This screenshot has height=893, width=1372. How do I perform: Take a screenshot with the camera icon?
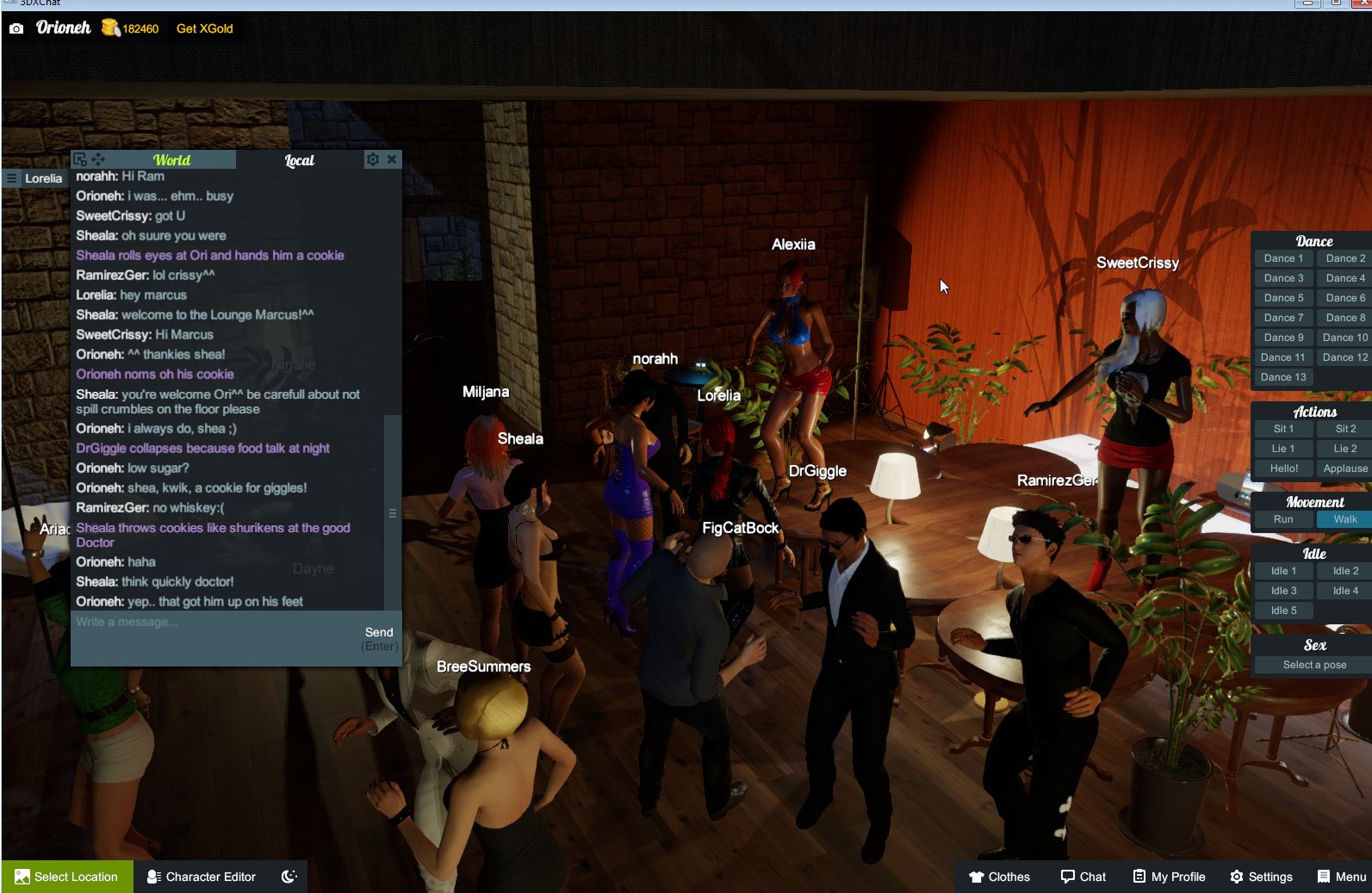[16, 28]
